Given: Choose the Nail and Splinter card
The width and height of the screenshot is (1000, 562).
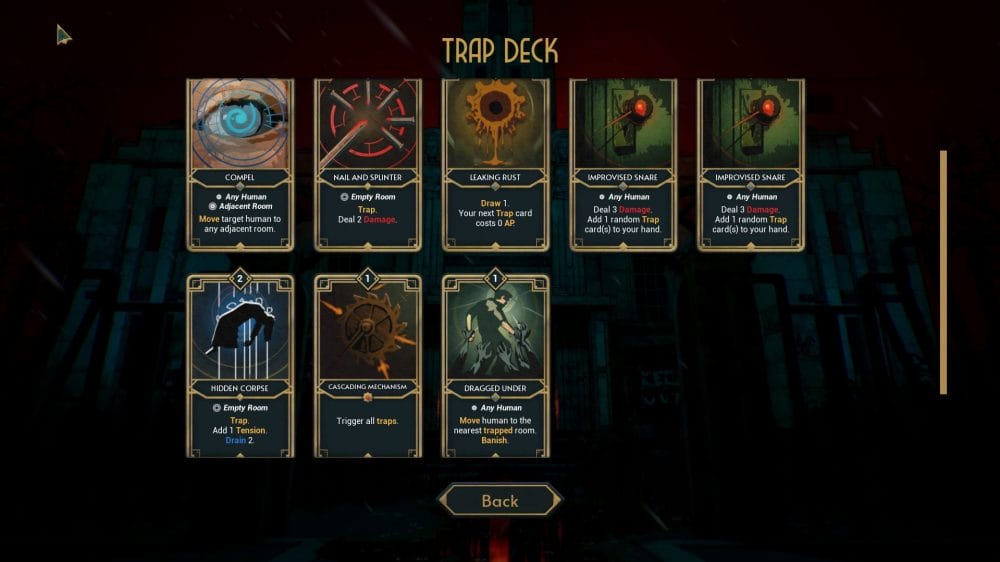Looking at the screenshot, I should tap(368, 165).
